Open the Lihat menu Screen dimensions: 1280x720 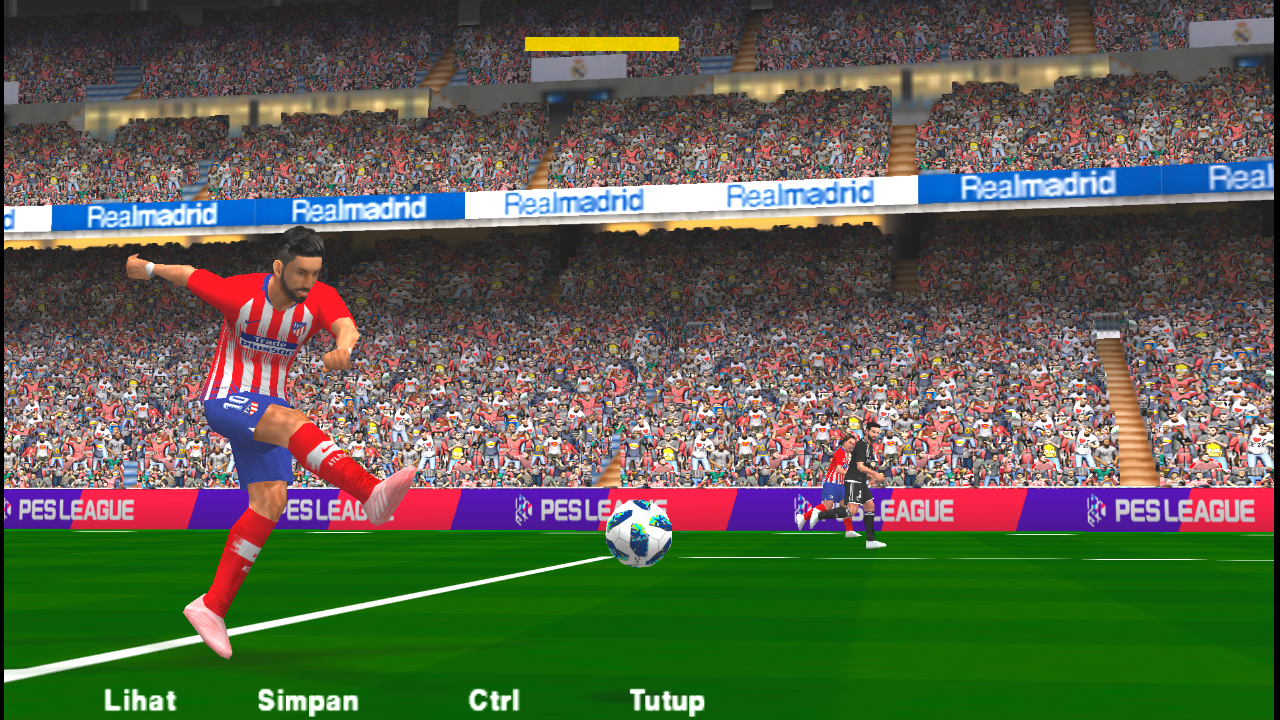(x=140, y=701)
